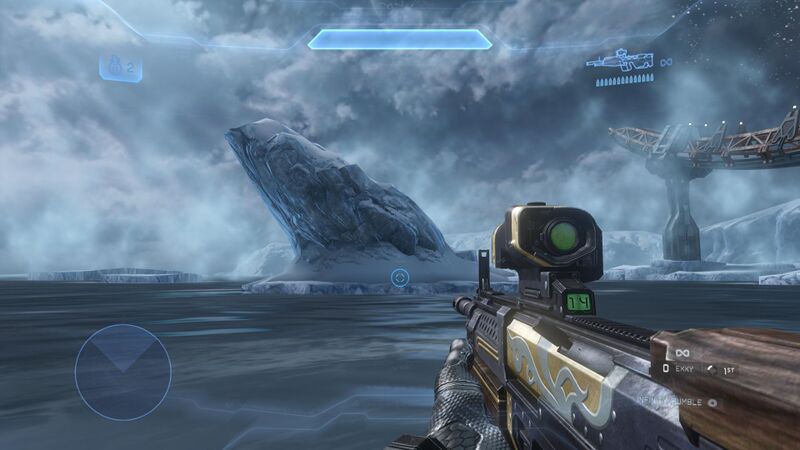Open the circular motion tracker radar

pyautogui.click(x=123, y=372)
